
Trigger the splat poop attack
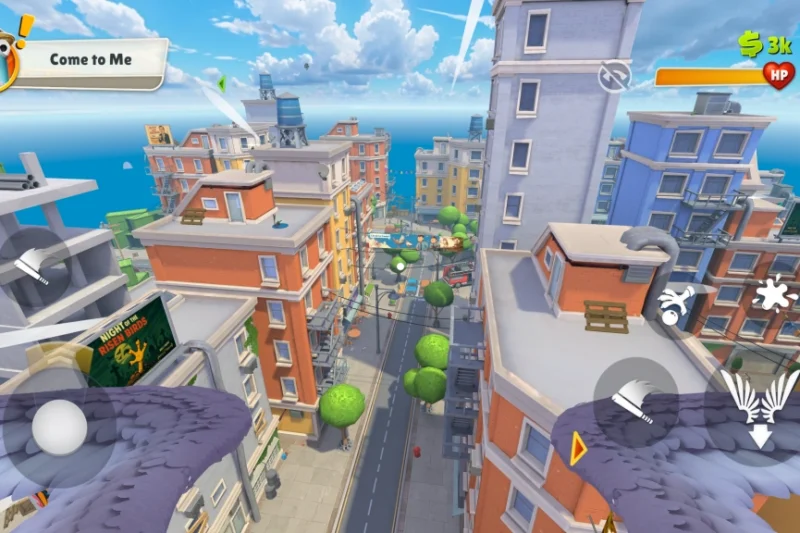772,294
